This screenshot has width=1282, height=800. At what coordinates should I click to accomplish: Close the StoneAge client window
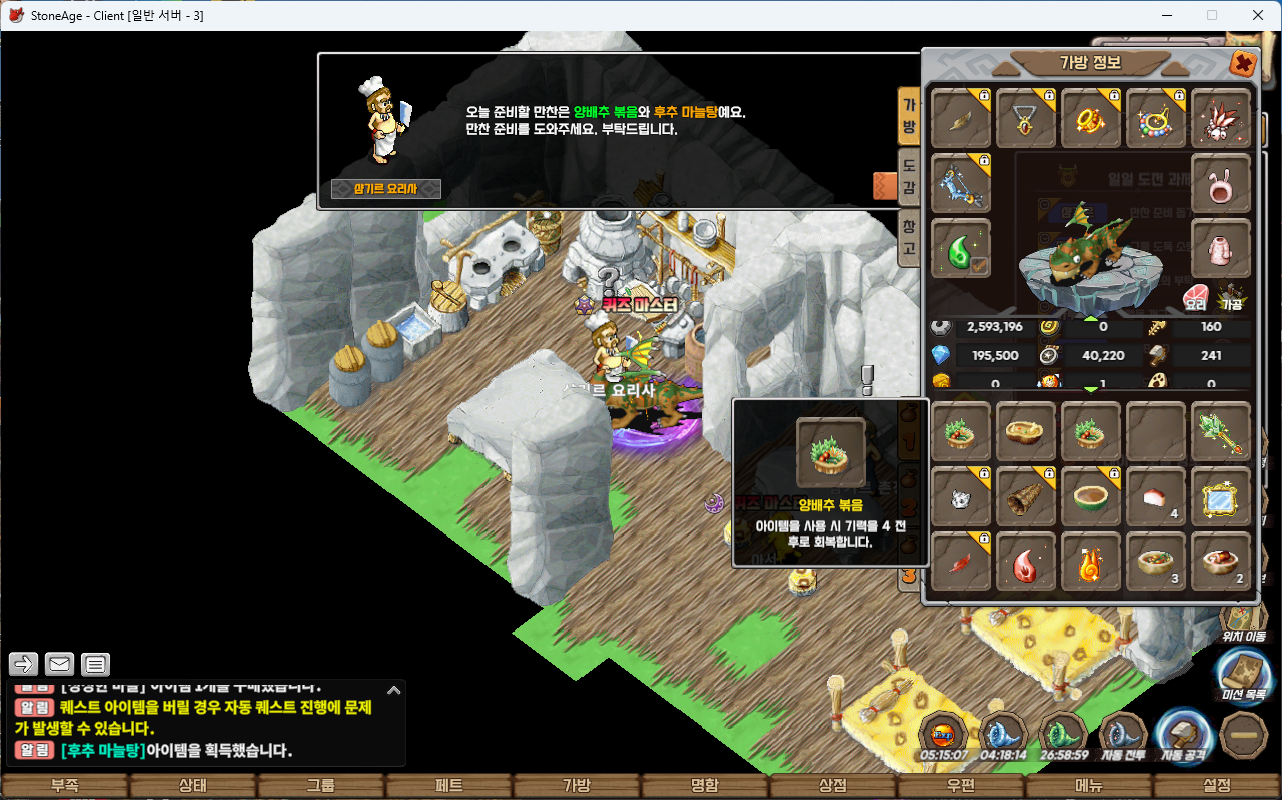click(1258, 15)
